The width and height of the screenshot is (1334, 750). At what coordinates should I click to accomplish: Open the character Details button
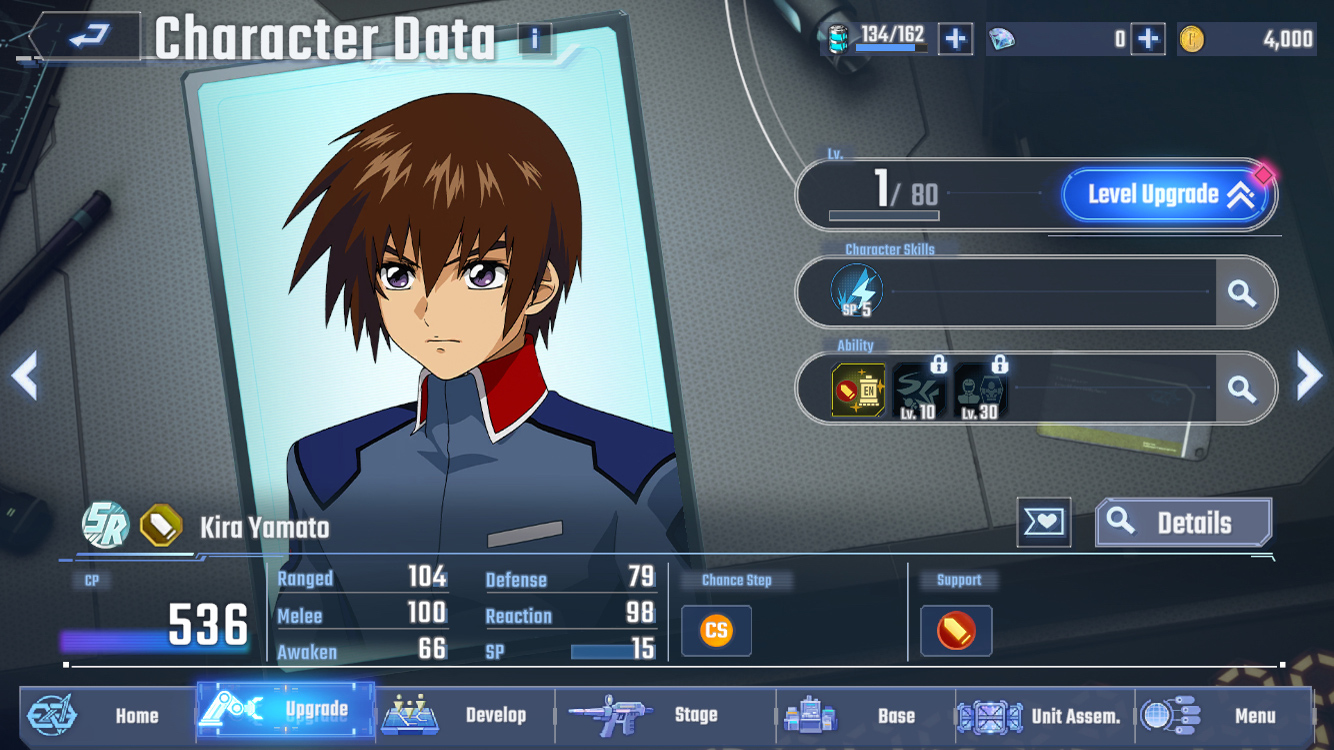1184,522
